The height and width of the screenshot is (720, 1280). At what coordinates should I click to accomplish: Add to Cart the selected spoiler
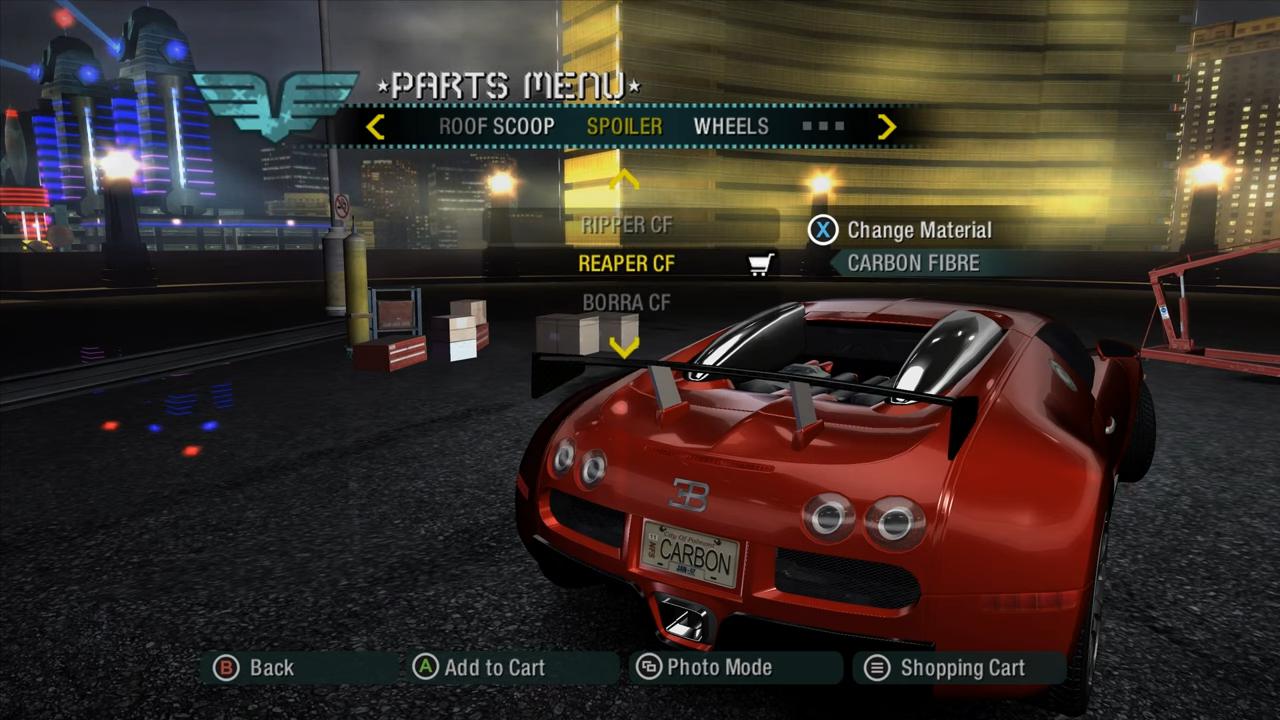pos(480,668)
